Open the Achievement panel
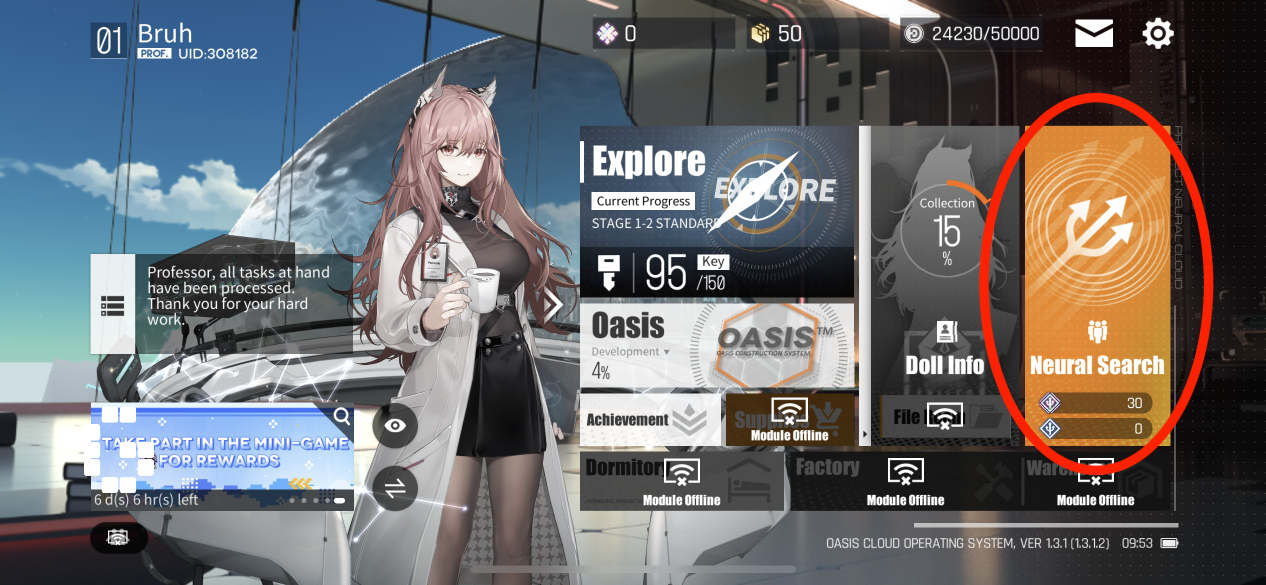Viewport: 1266px width, 585px height. click(650, 420)
